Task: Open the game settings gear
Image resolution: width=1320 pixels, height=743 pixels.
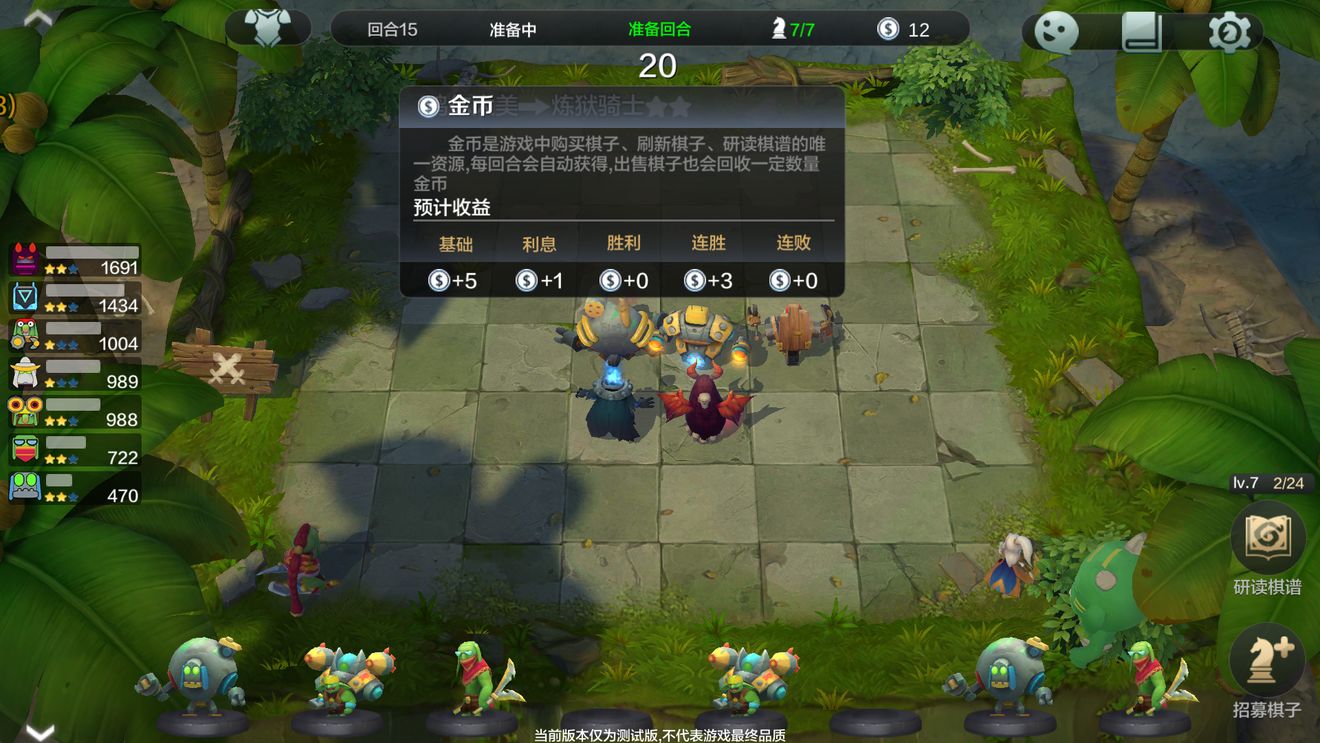Action: pyautogui.click(x=1227, y=32)
